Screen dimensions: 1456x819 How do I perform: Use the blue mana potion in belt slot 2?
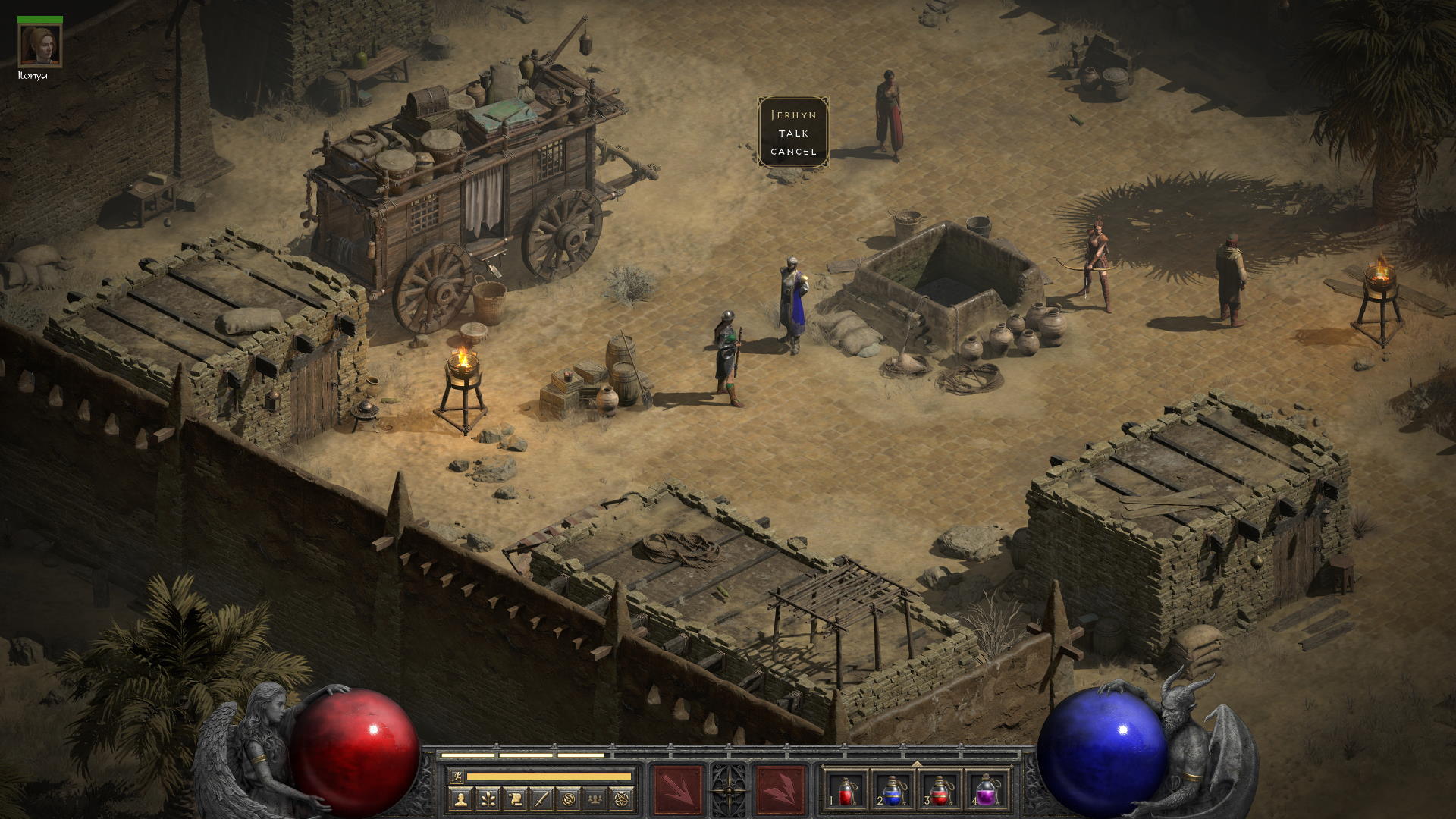(x=893, y=789)
